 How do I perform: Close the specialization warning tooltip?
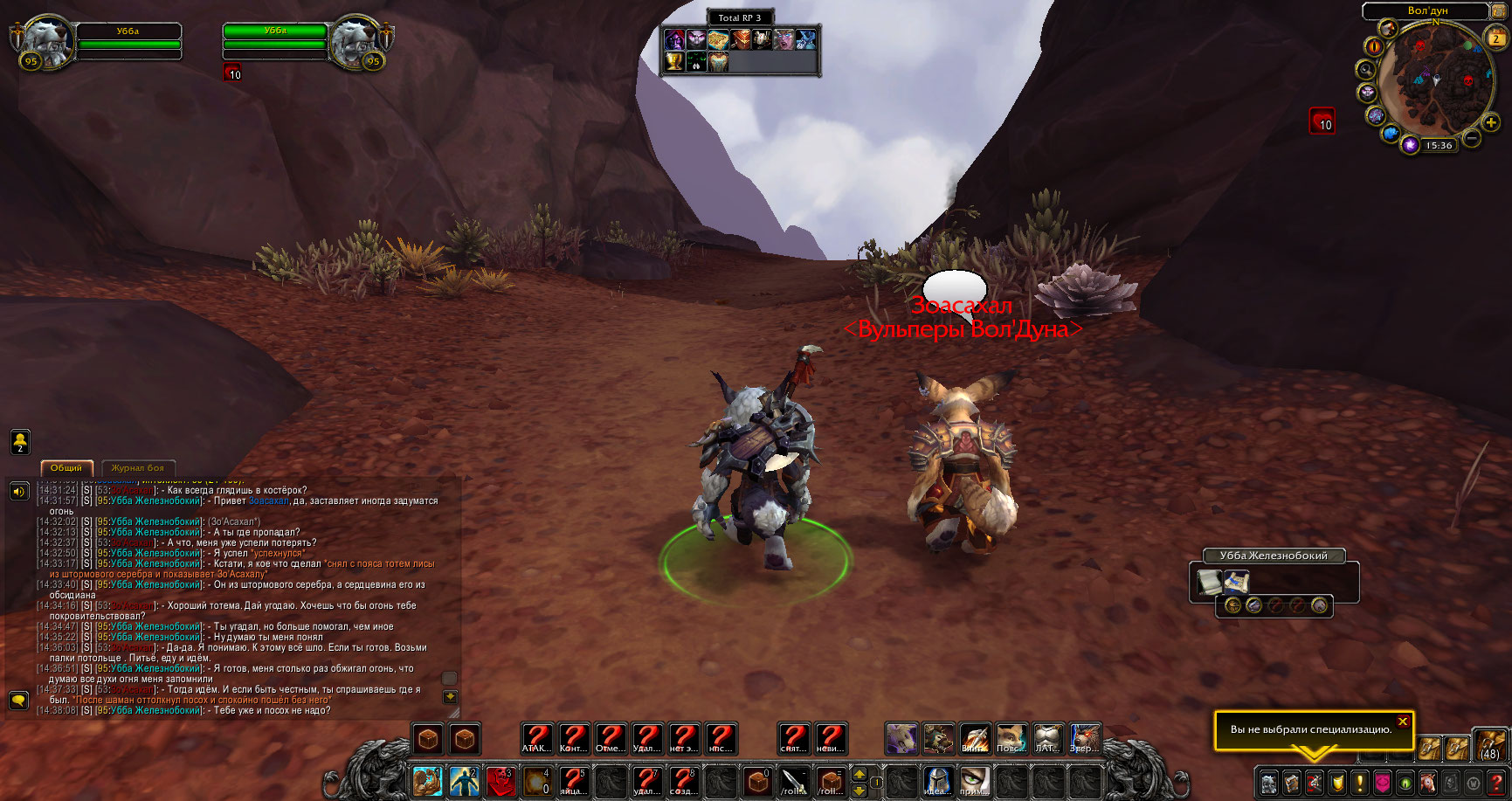[x=1402, y=722]
